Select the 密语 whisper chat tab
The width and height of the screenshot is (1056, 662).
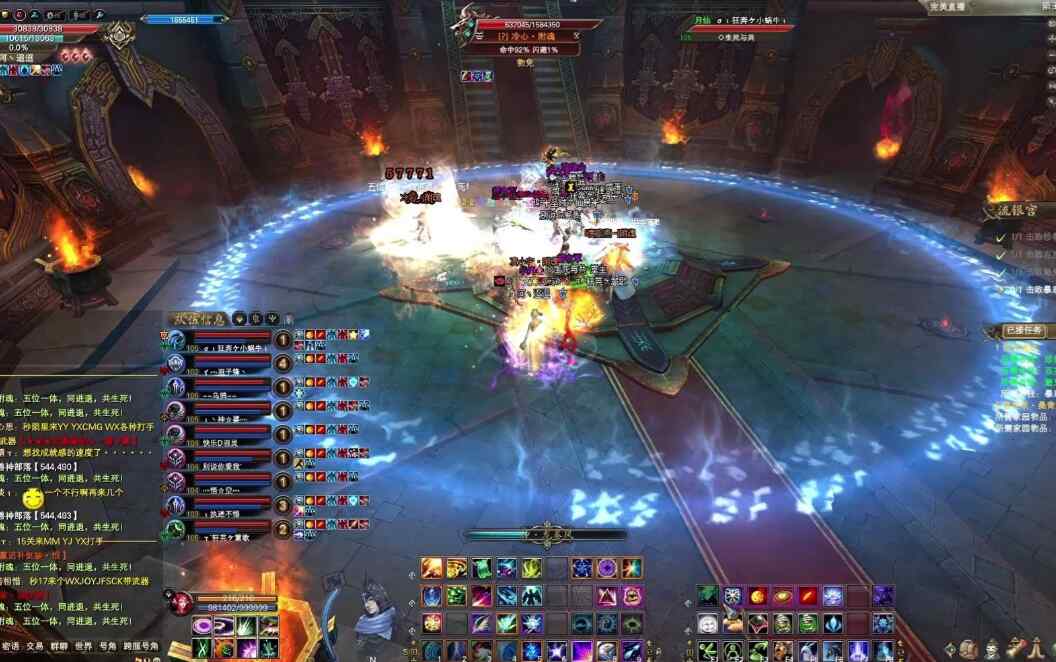[10, 647]
